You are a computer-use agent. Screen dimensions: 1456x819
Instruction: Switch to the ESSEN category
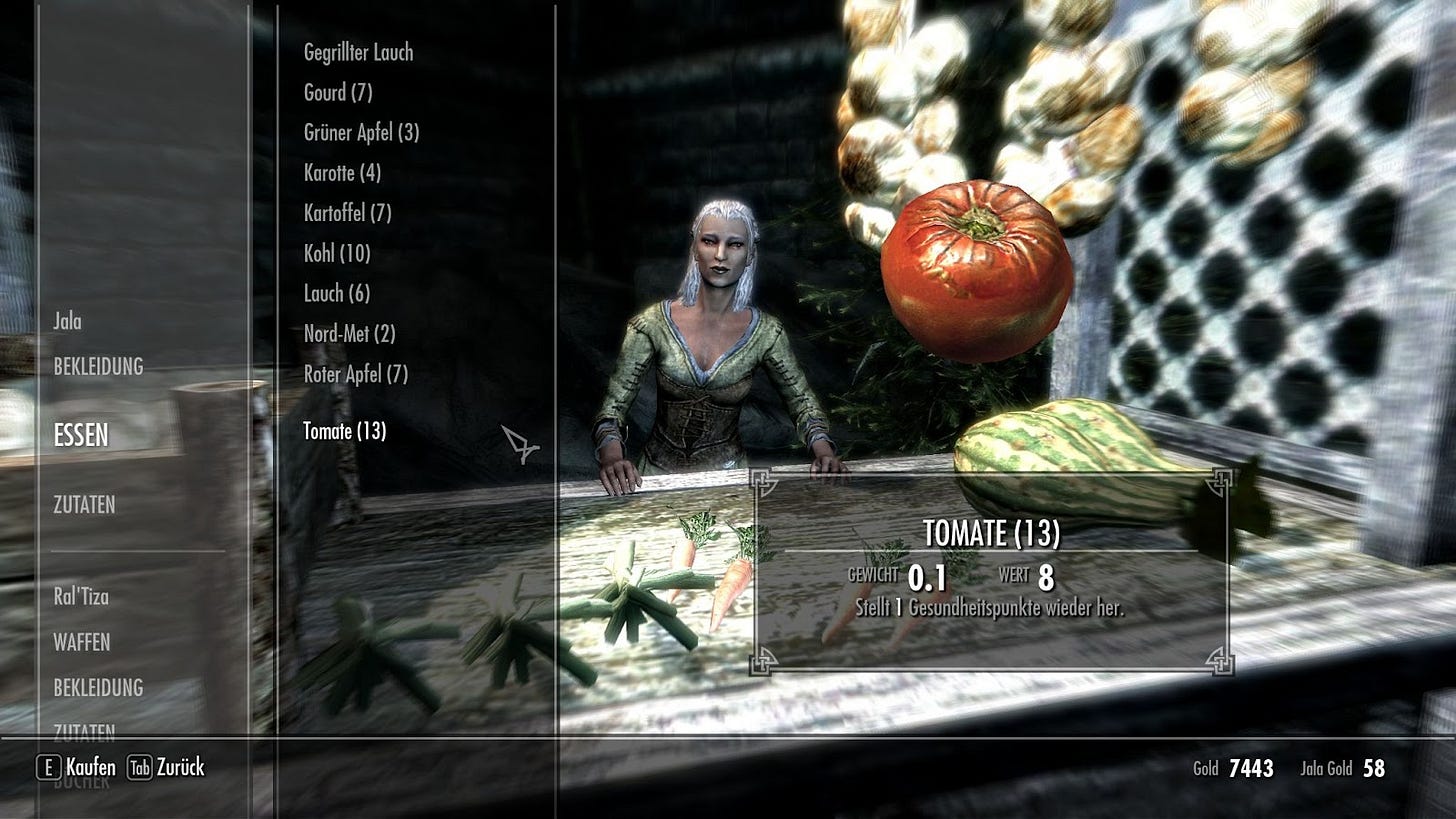(81, 436)
